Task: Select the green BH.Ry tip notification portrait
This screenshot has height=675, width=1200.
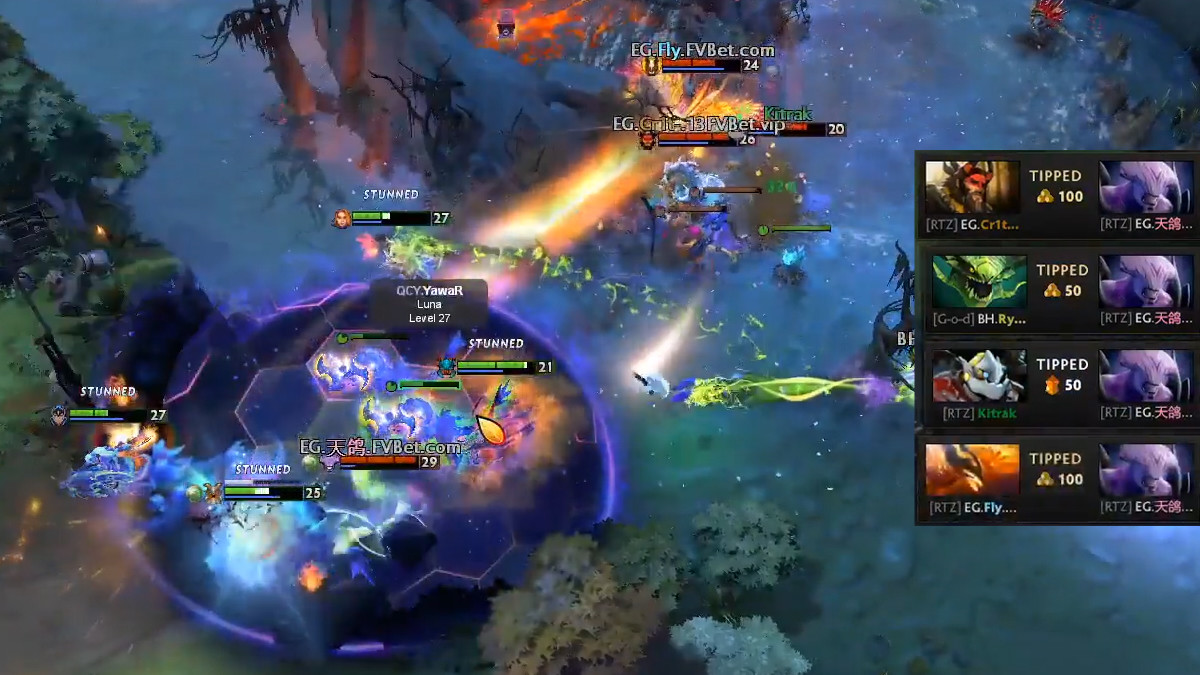Action: 979,282
